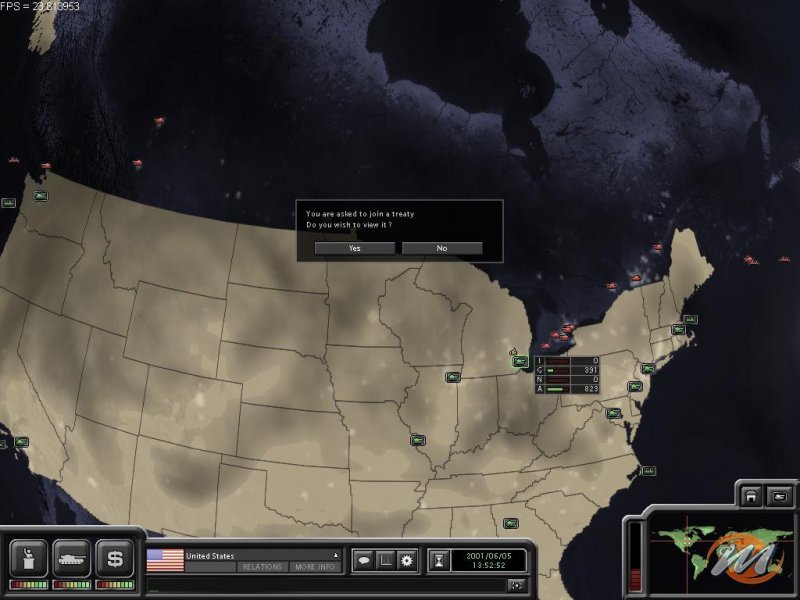
Task: Decline the treaty prompt with No
Action: [x=442, y=248]
